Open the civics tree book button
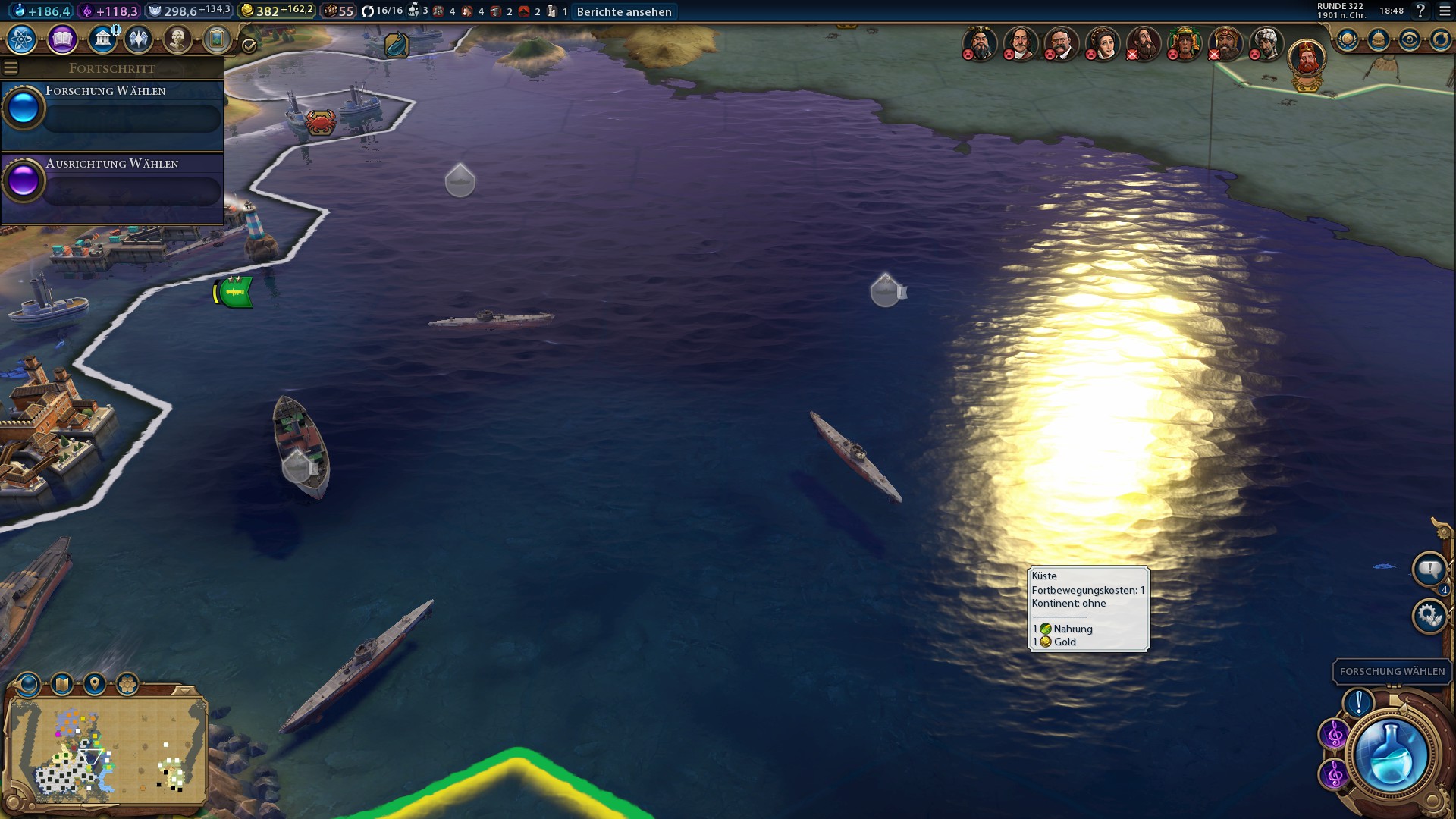The width and height of the screenshot is (1456, 819). 62,39
